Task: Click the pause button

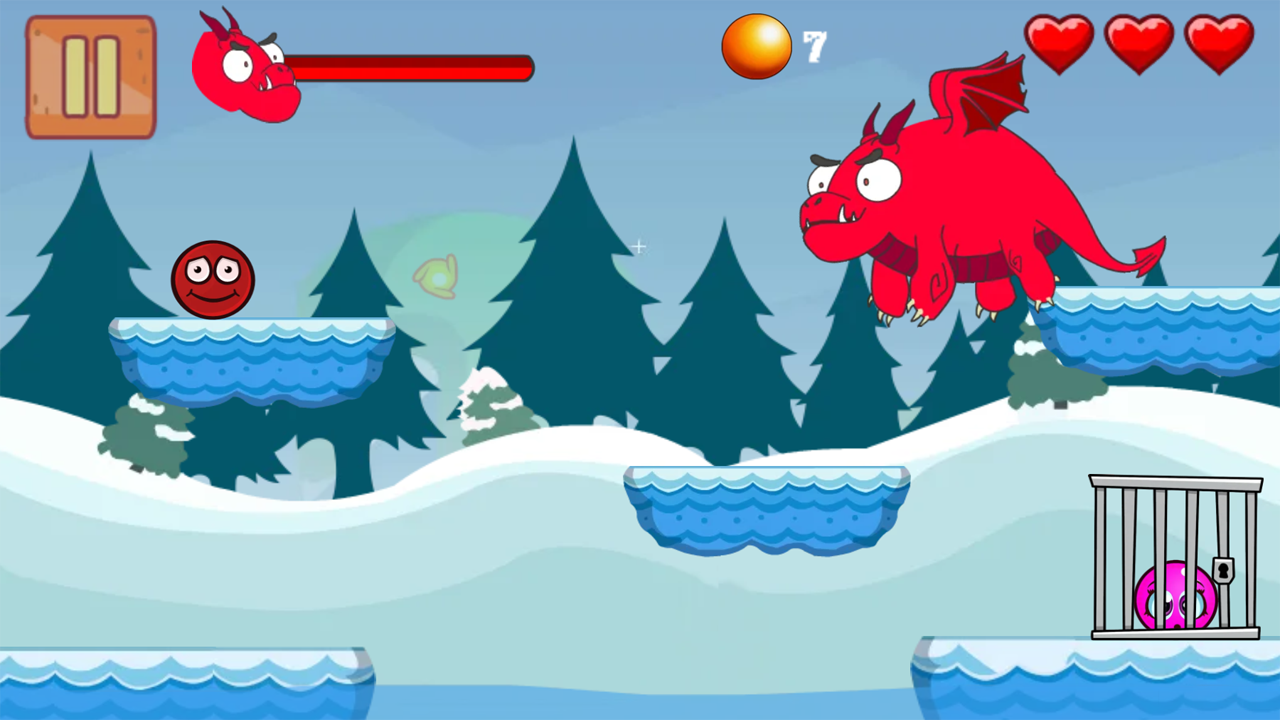Action: (90, 75)
